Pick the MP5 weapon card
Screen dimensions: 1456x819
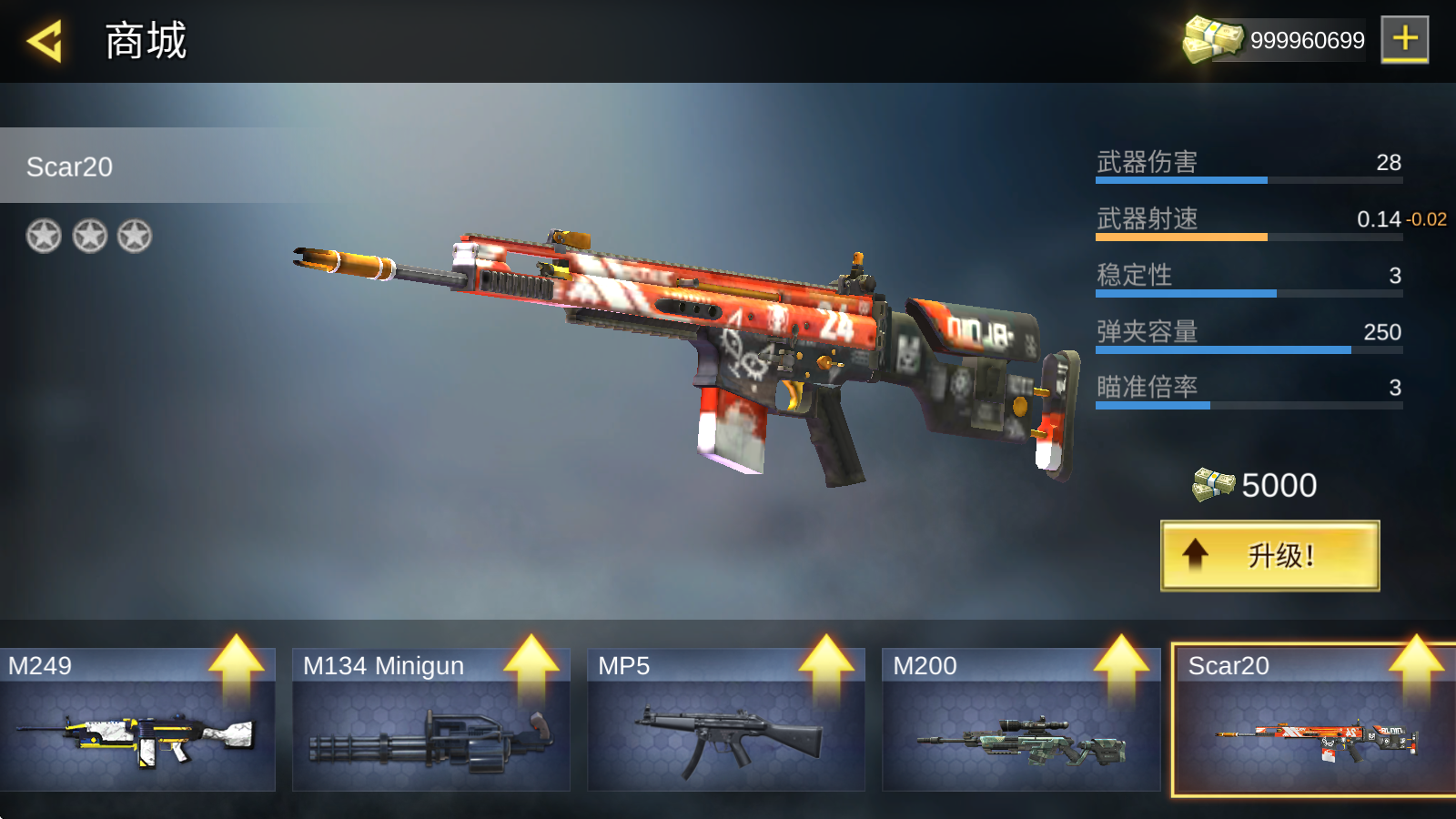725,719
